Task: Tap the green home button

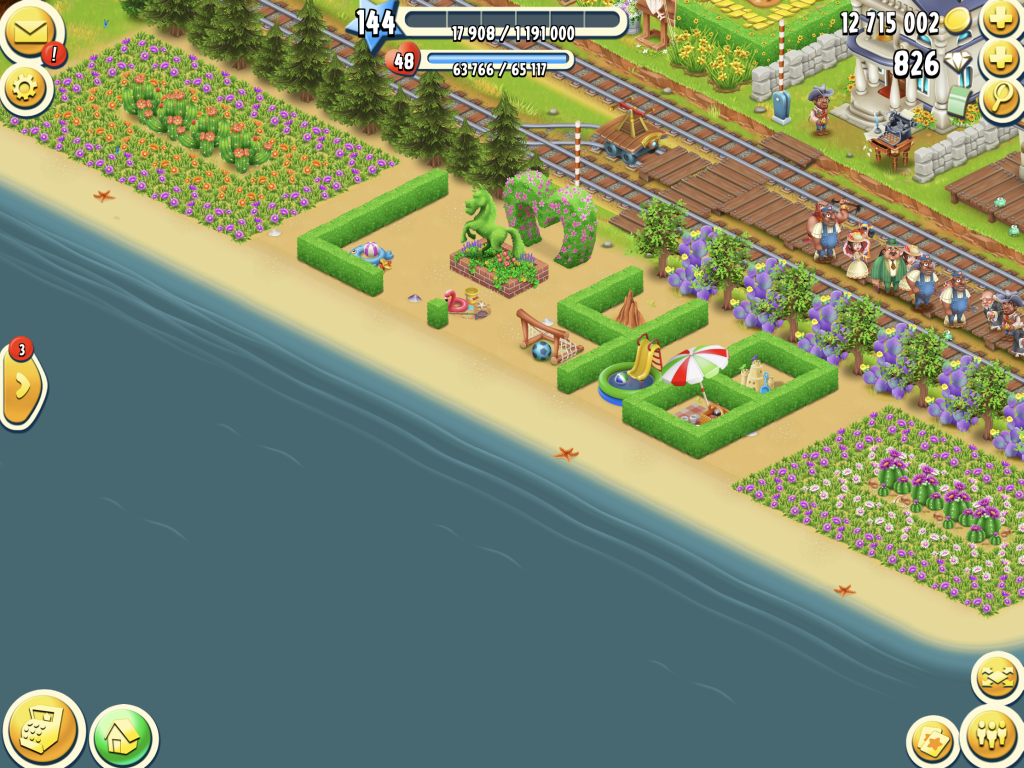Action: (x=123, y=738)
